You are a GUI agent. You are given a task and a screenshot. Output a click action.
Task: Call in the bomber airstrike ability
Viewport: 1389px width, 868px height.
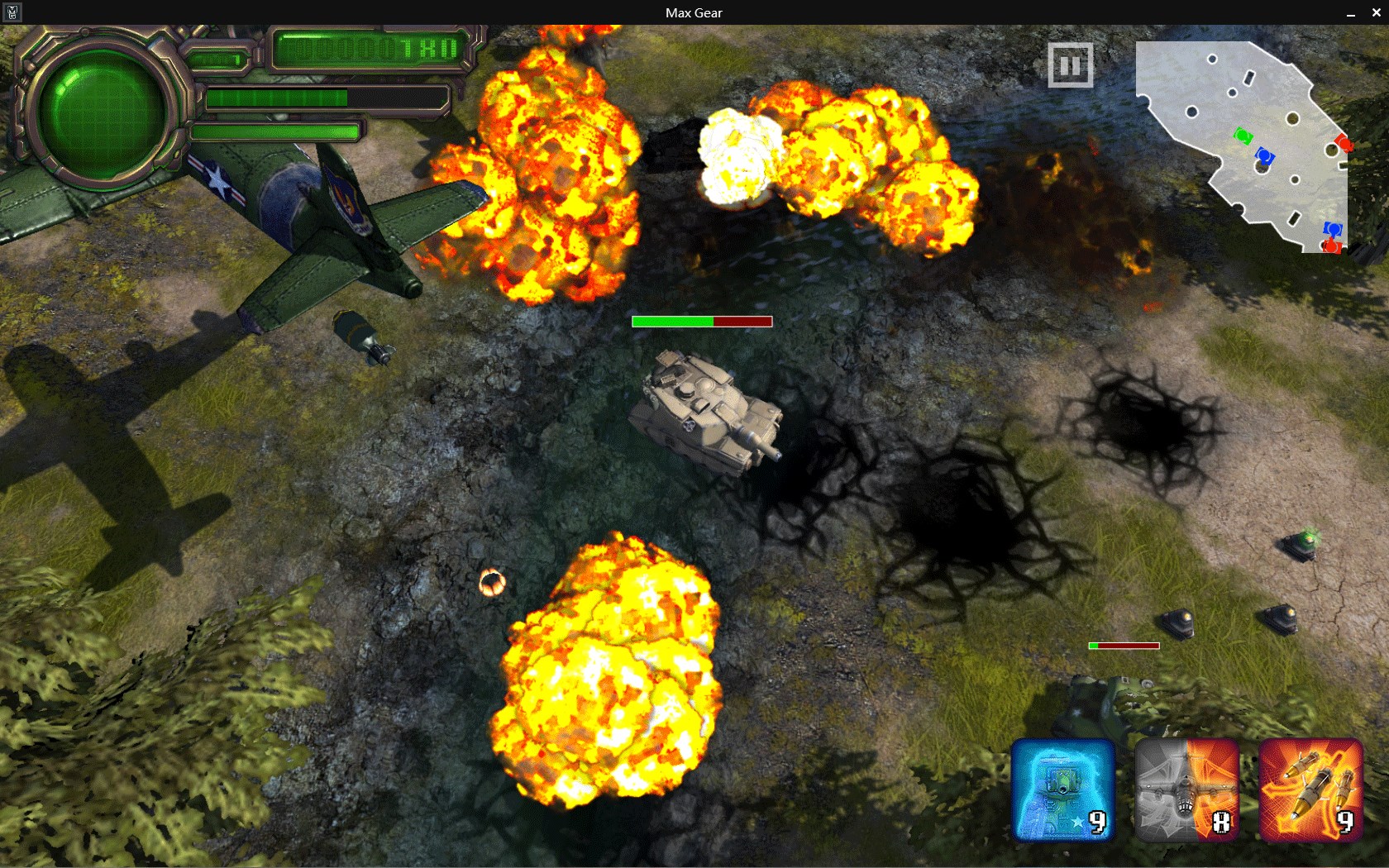pos(1186,790)
